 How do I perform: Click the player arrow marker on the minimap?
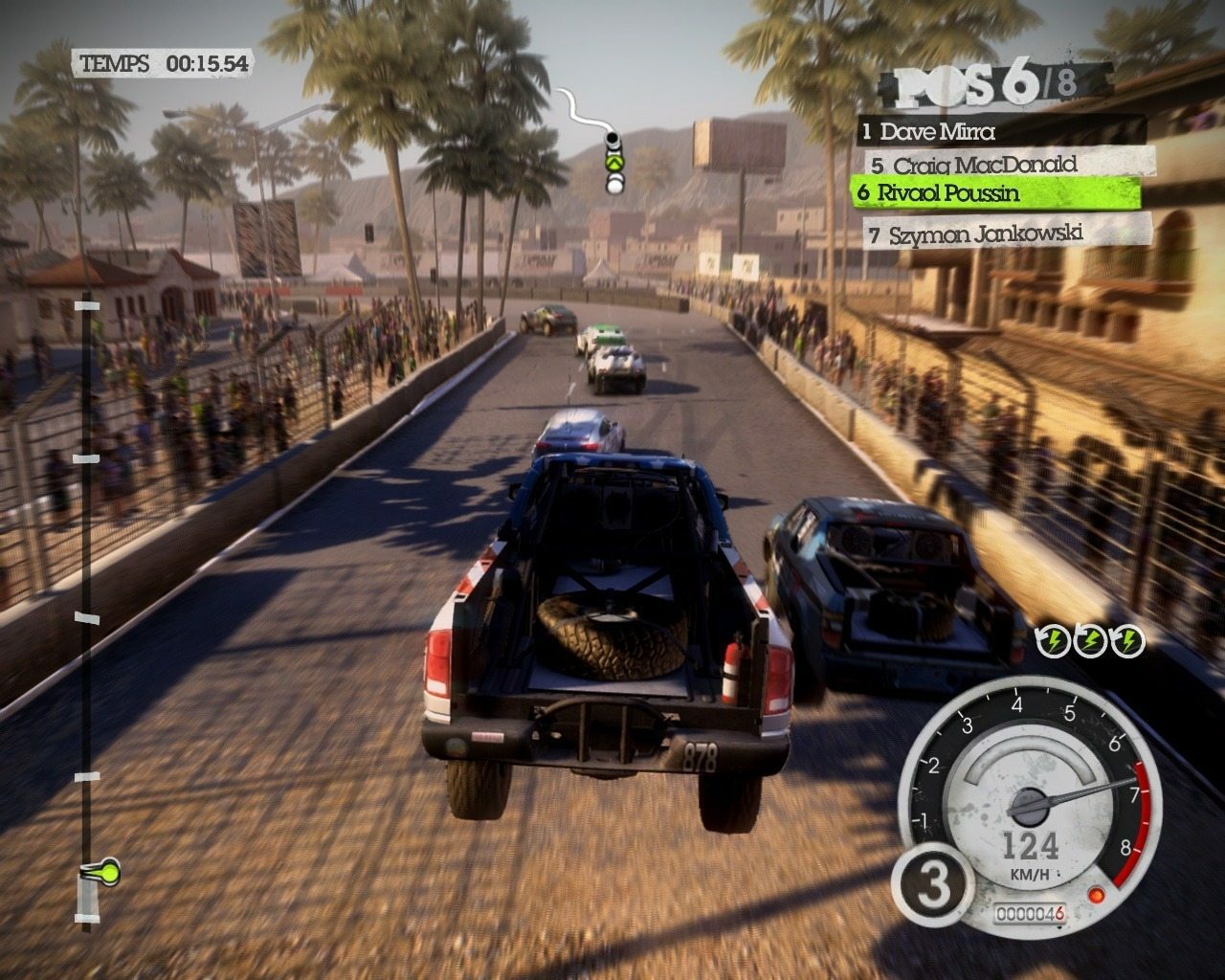click(612, 165)
